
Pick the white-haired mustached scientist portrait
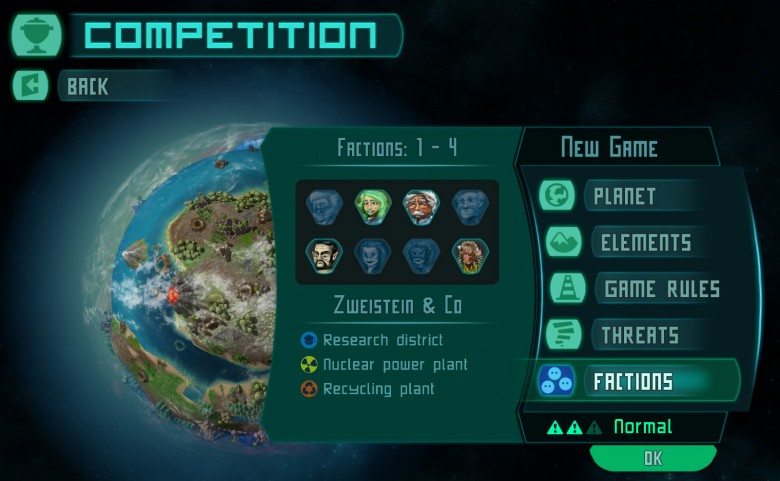pyautogui.click(x=420, y=207)
